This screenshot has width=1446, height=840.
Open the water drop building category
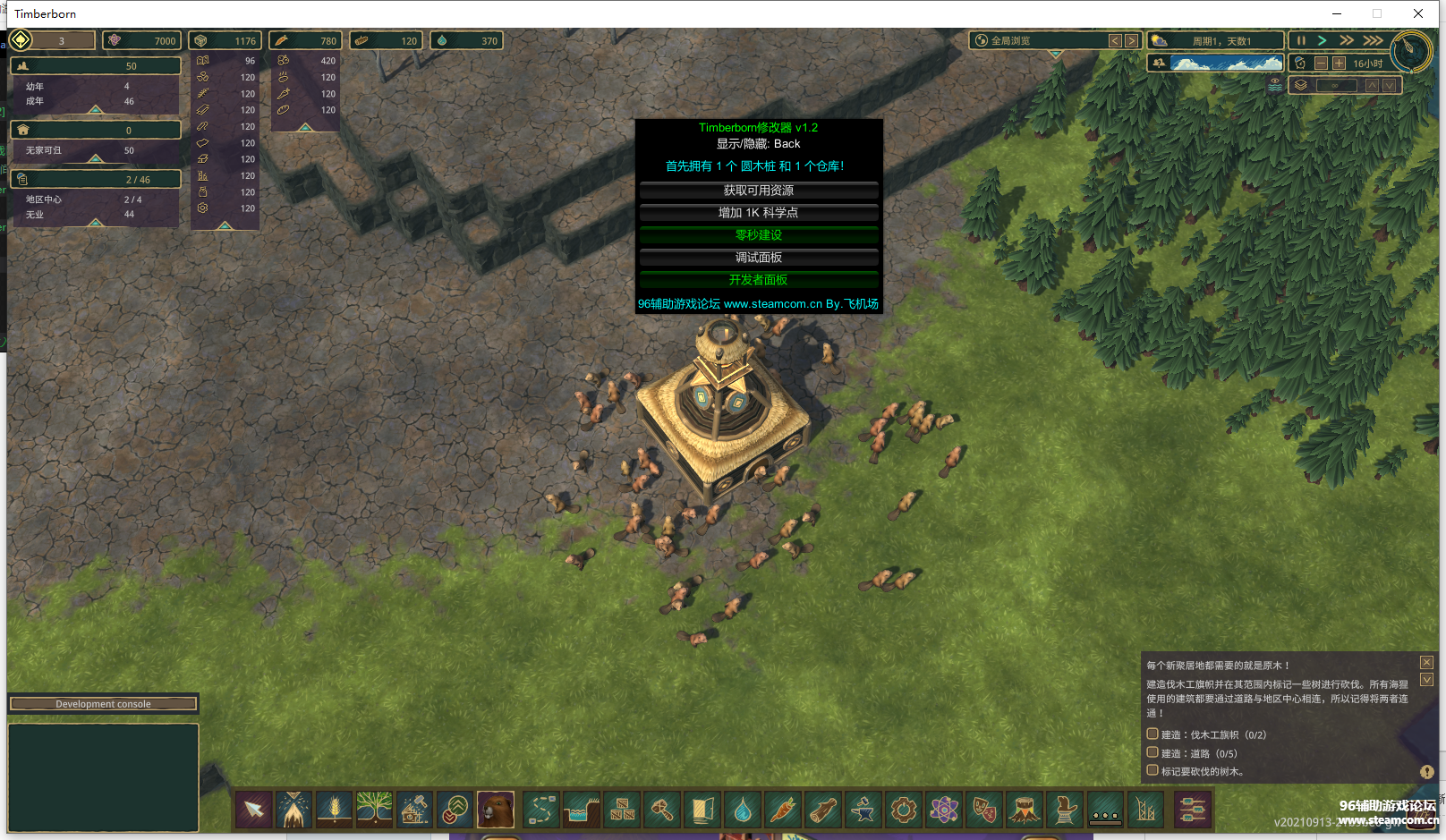[743, 810]
